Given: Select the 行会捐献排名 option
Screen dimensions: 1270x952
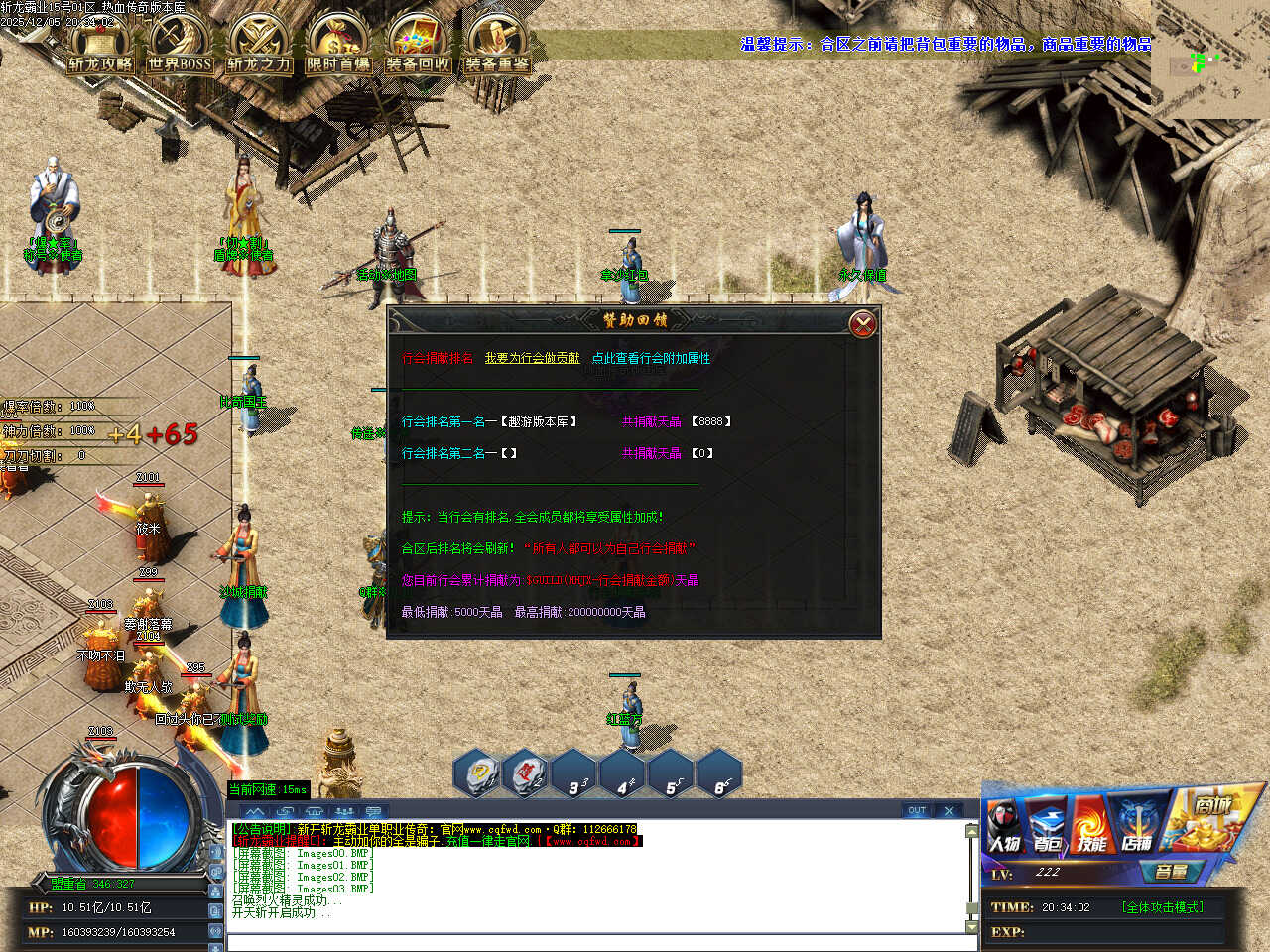Looking at the screenshot, I should 437,358.
